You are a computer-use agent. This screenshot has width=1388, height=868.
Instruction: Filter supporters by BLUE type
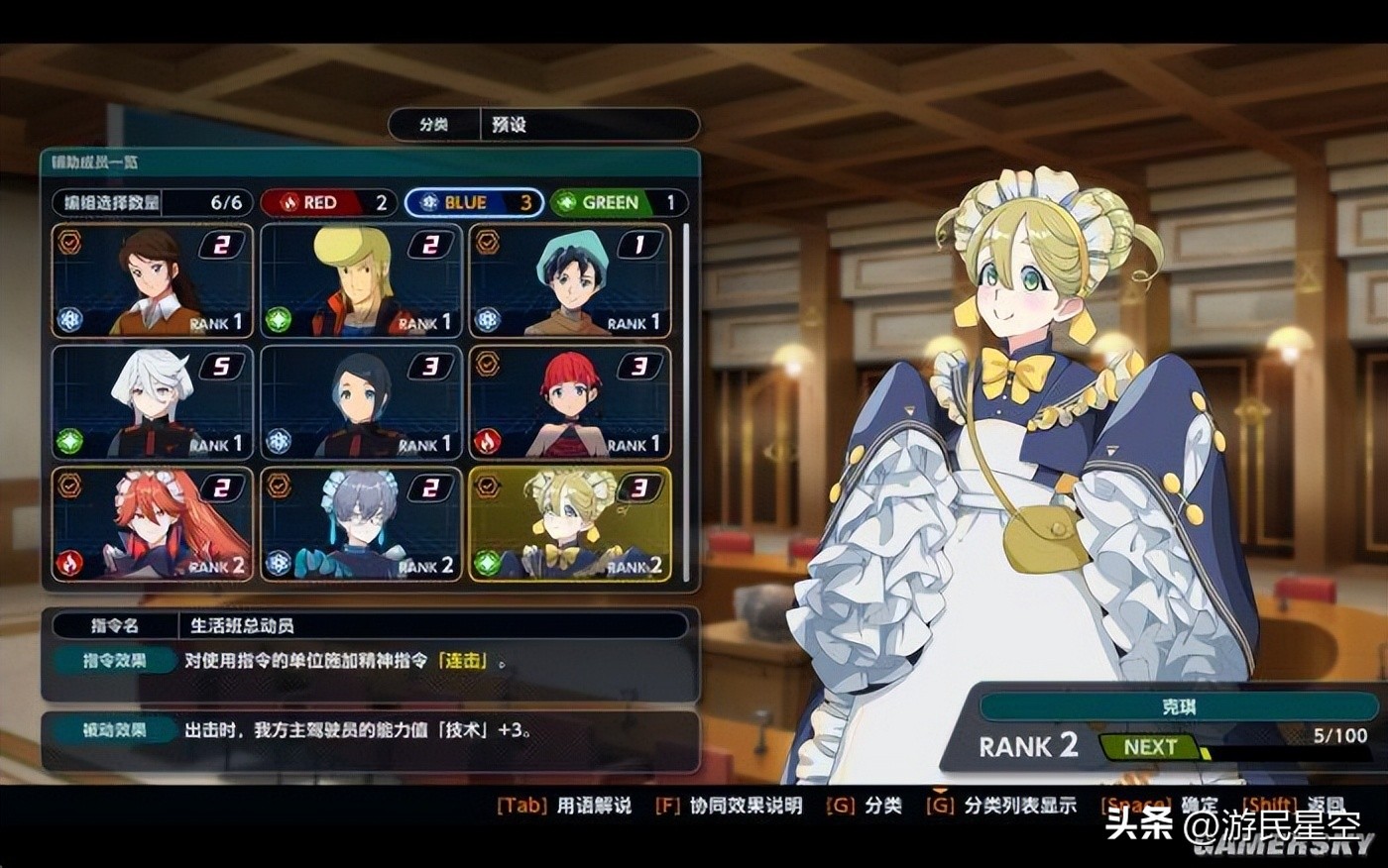(x=474, y=202)
